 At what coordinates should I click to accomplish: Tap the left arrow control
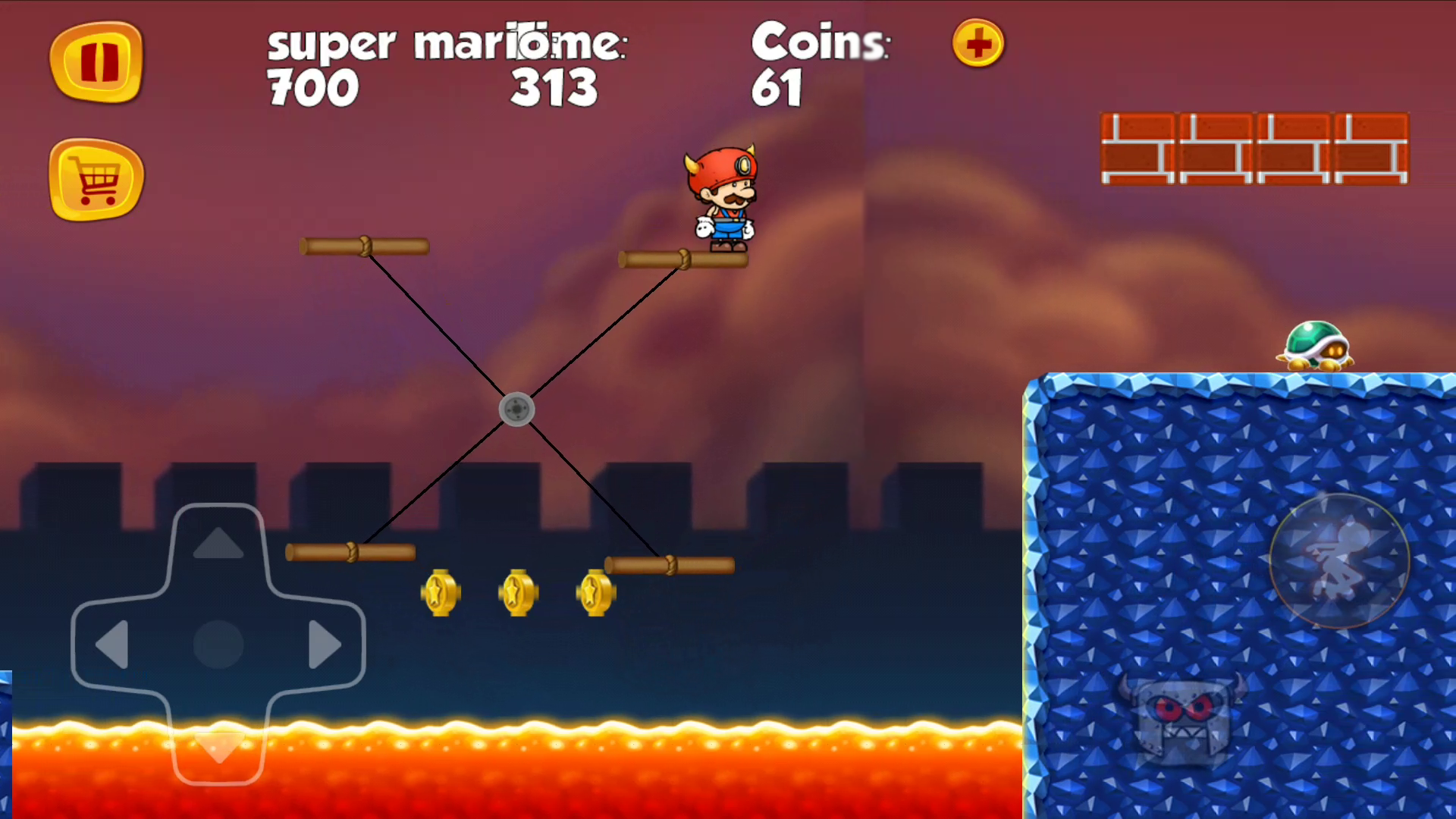tap(112, 645)
